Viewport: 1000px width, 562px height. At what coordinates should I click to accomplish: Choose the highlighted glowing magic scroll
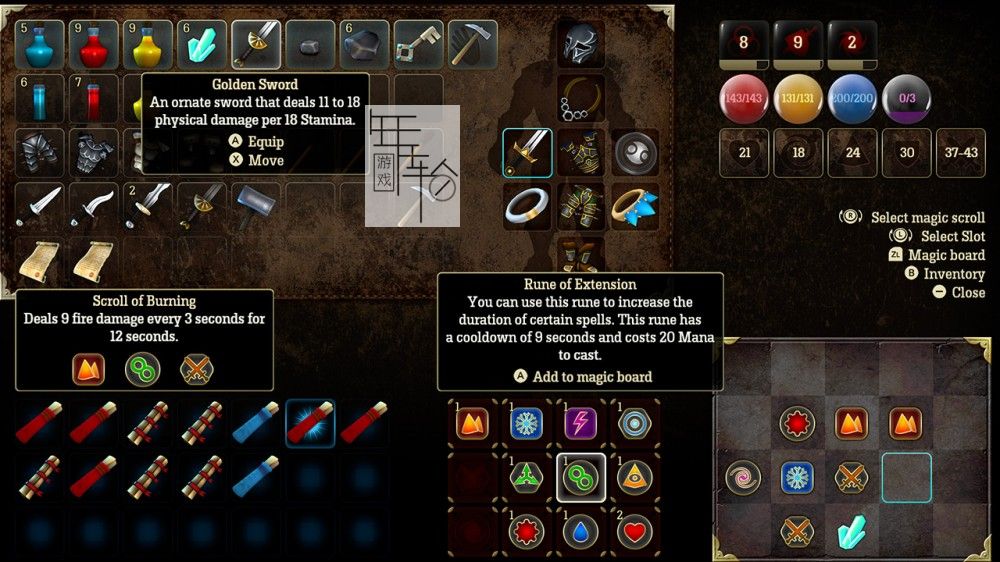pos(310,423)
